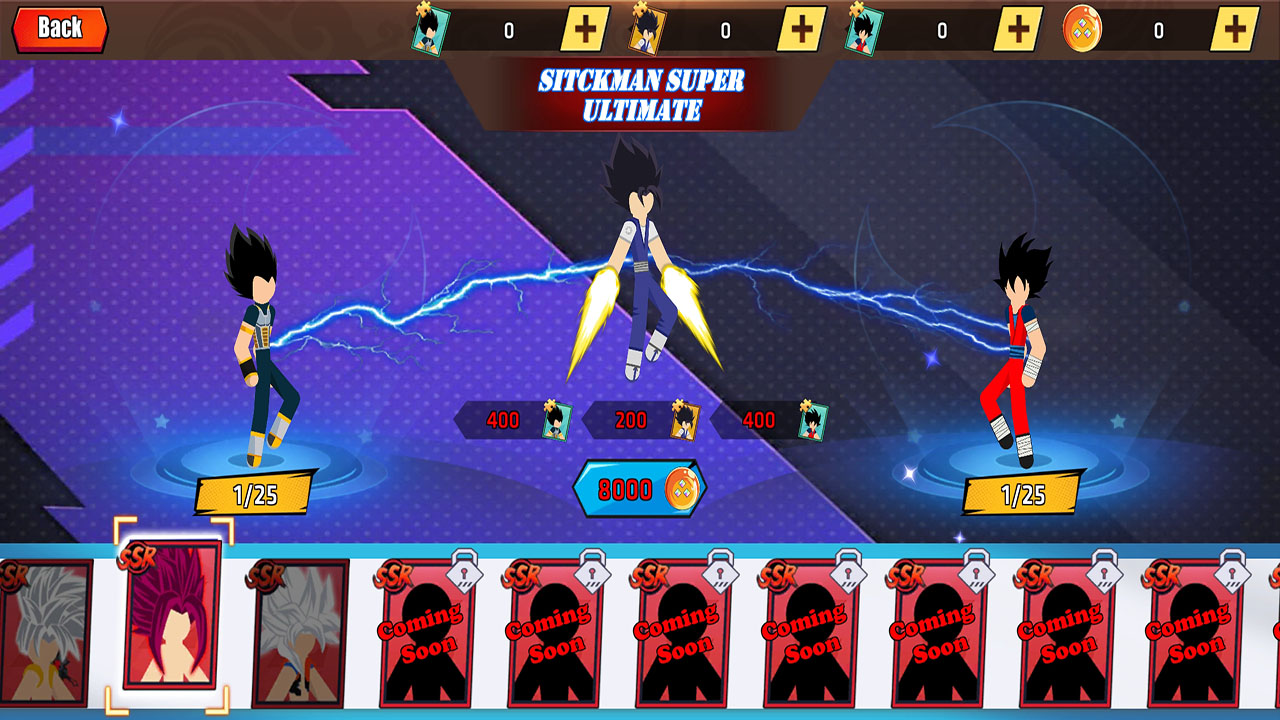Click the first character shard card icon in top bar
This screenshot has height=720, width=1280.
pyautogui.click(x=430, y=27)
